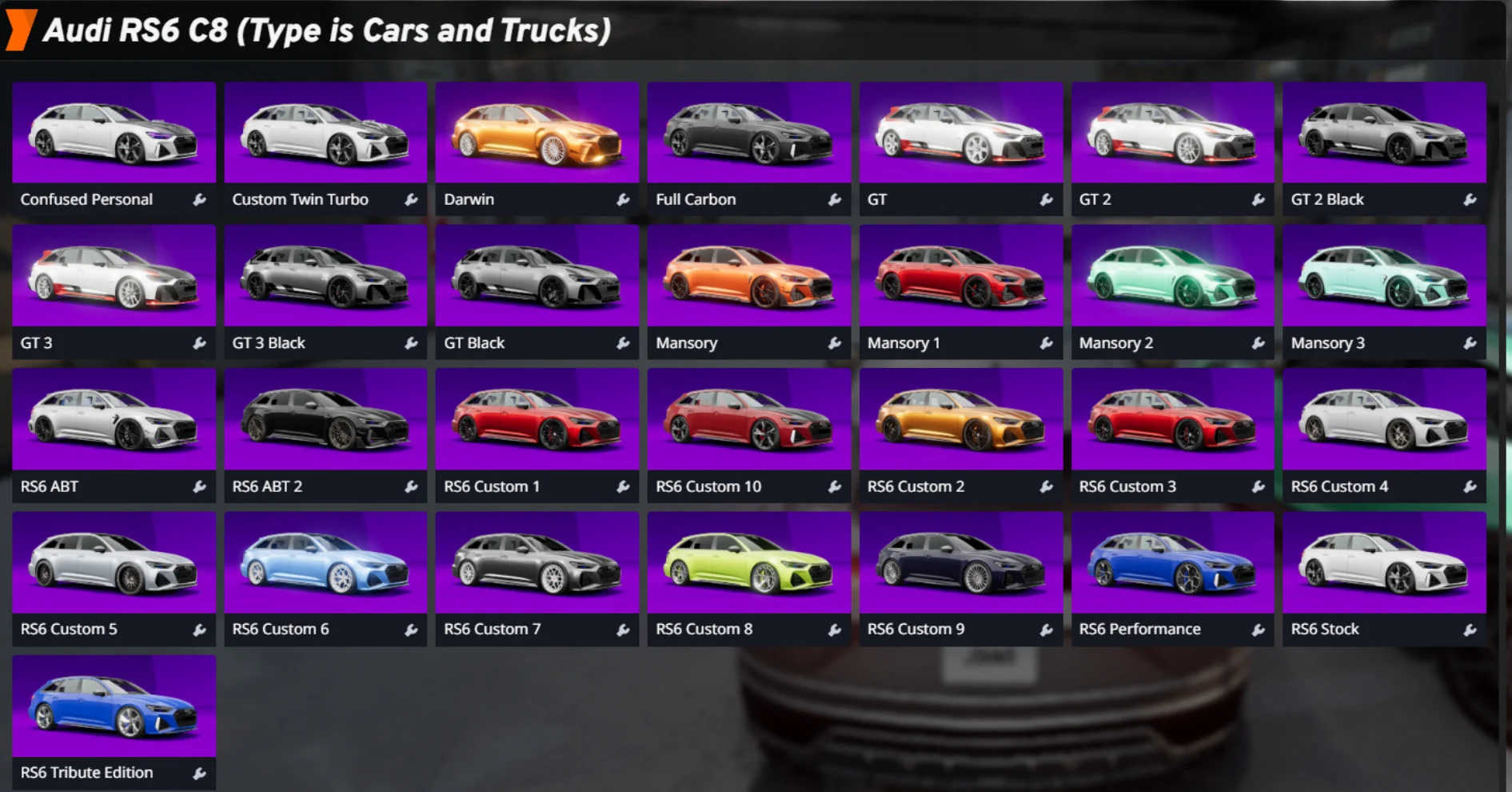Click the wrench icon on Darwin
The width and height of the screenshot is (1512, 792).
(622, 199)
